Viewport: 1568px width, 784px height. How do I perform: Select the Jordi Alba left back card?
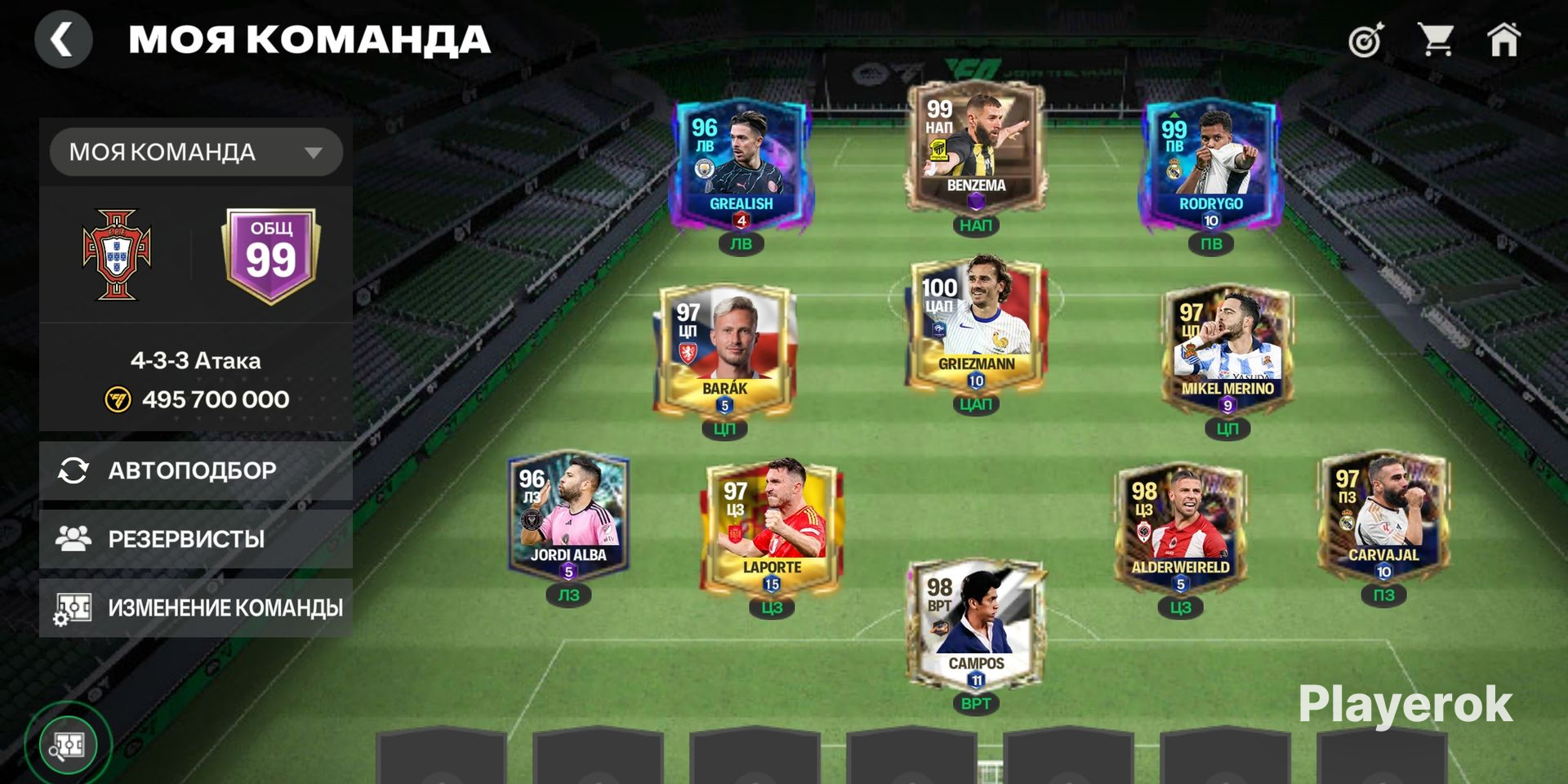pos(568,513)
